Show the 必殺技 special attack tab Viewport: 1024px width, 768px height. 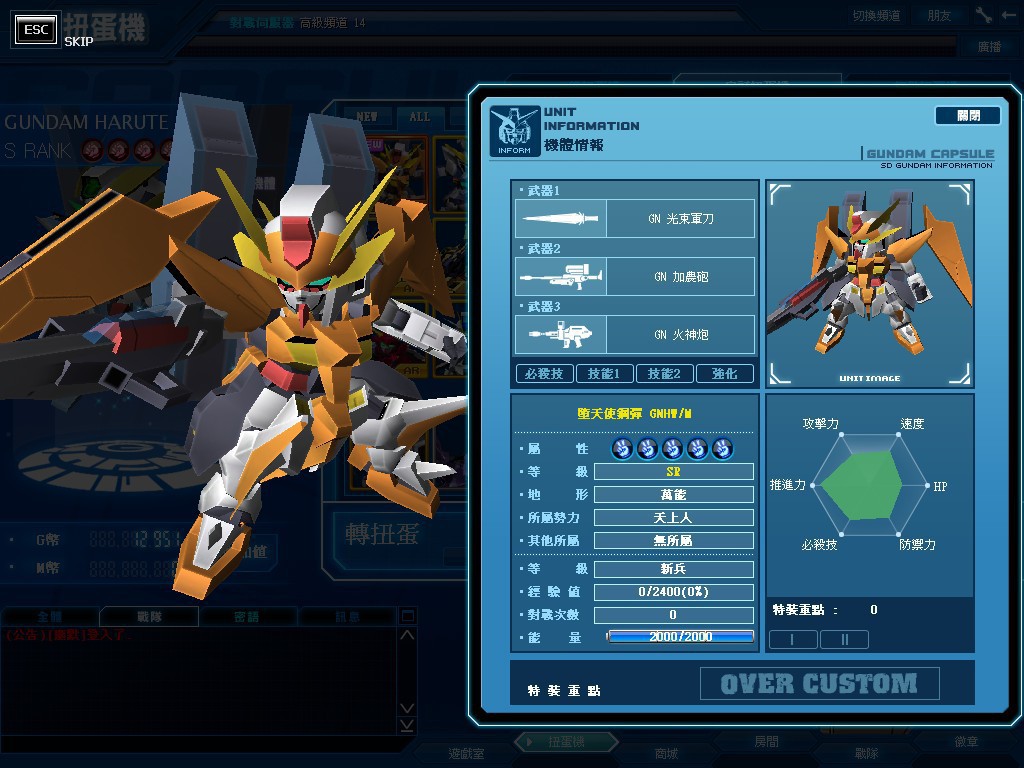point(543,374)
